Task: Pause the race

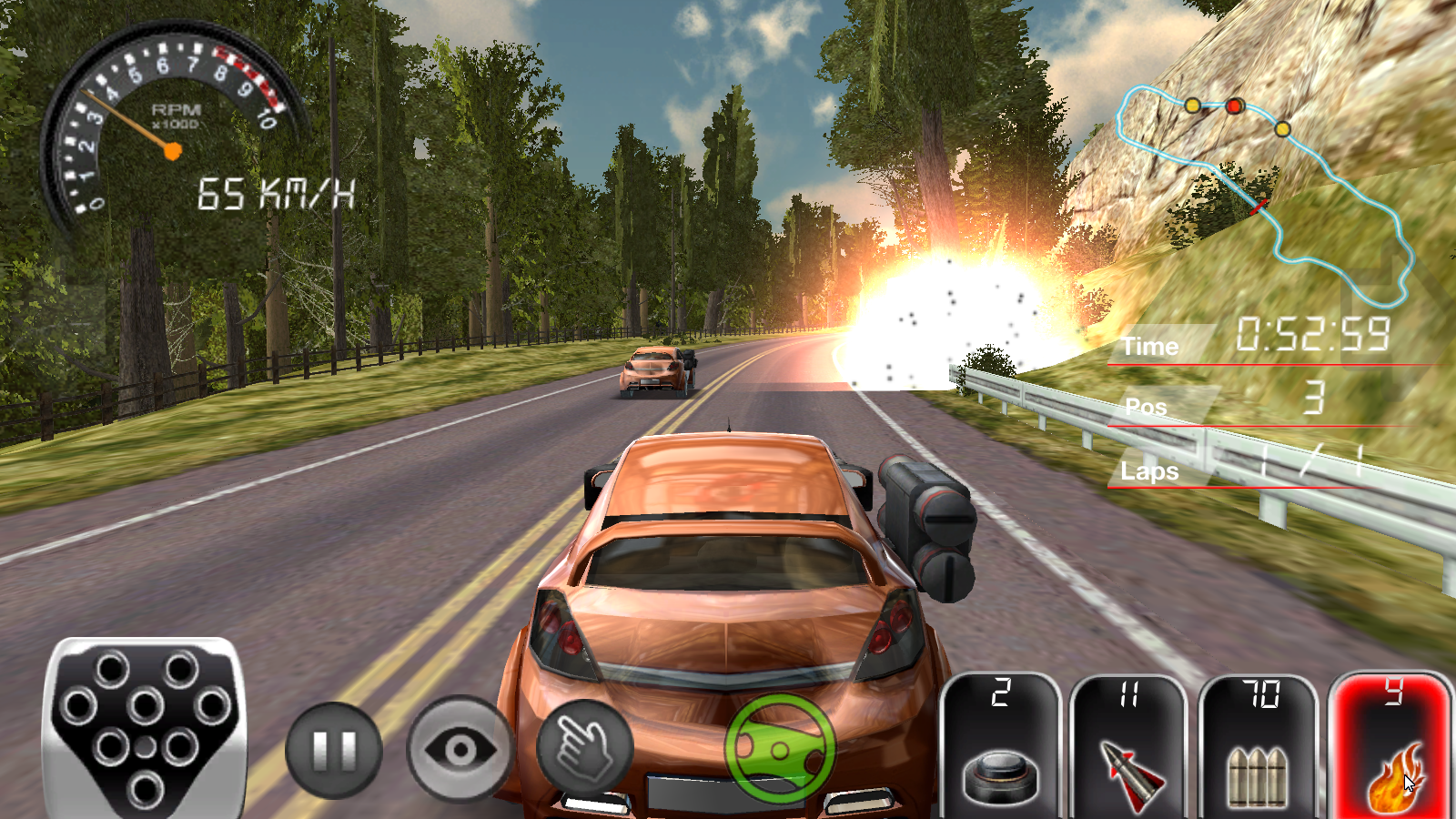Action: click(x=333, y=750)
